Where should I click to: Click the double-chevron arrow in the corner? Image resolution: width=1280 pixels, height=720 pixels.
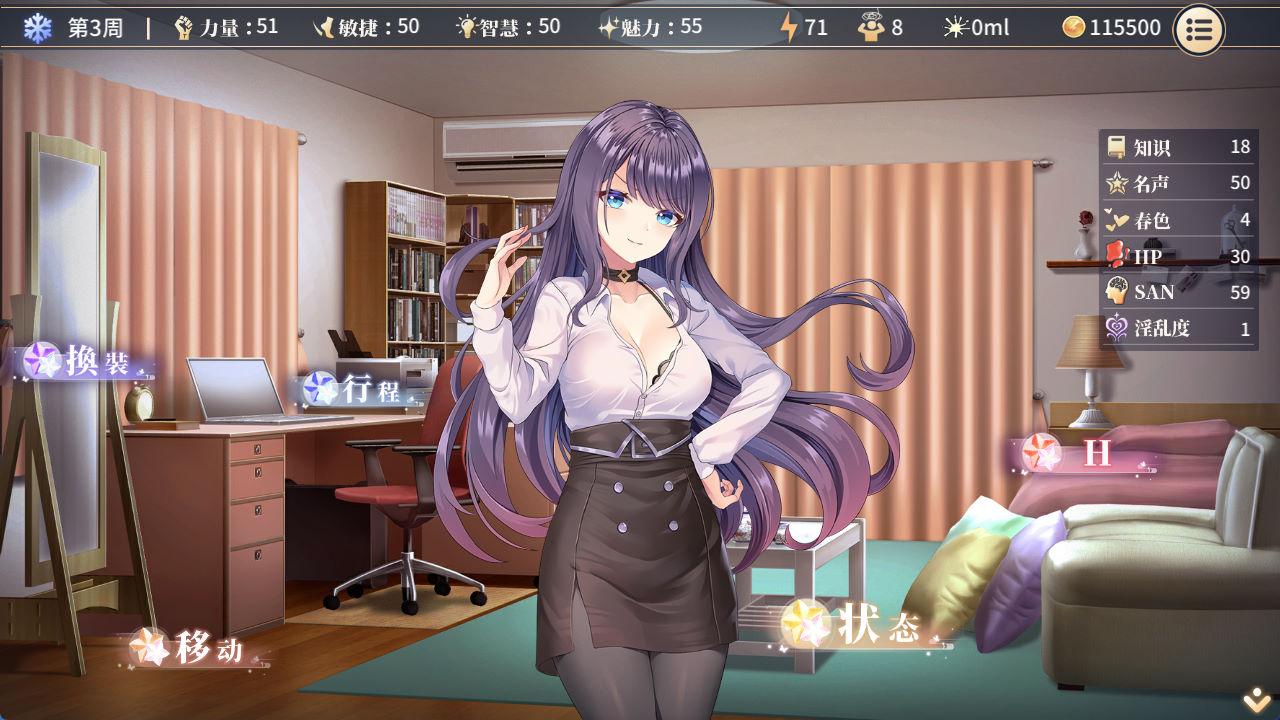tap(1256, 702)
